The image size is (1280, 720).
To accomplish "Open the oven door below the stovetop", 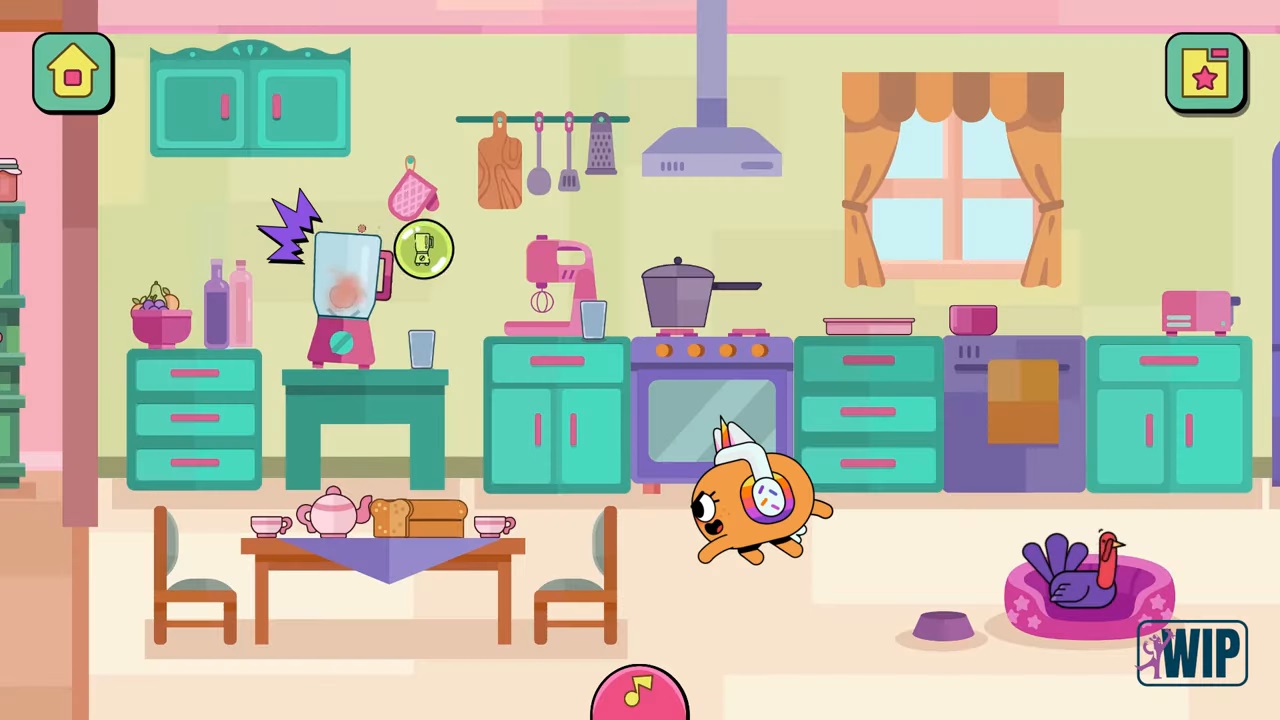I will point(711,420).
